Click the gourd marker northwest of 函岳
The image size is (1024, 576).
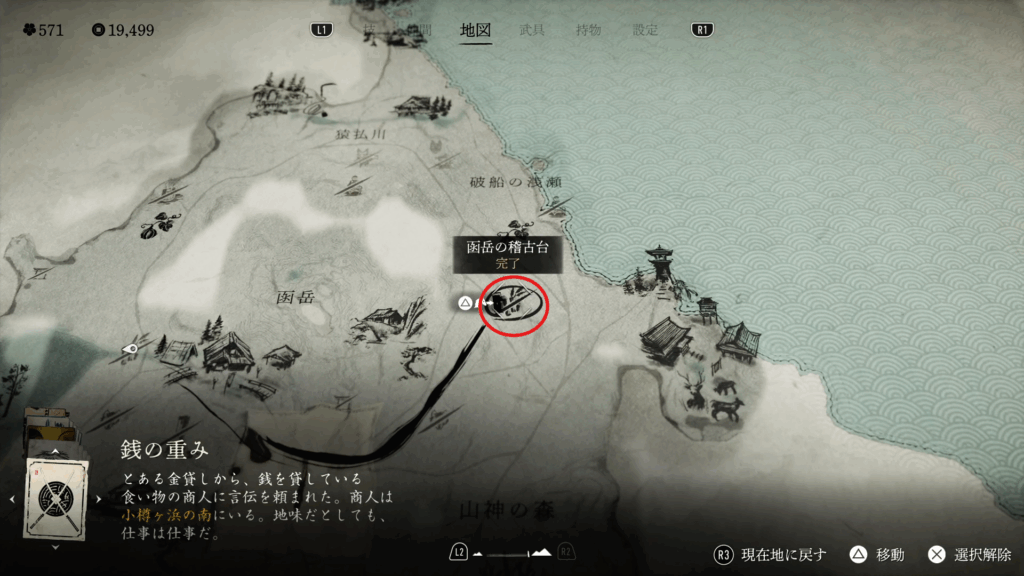click(x=158, y=226)
